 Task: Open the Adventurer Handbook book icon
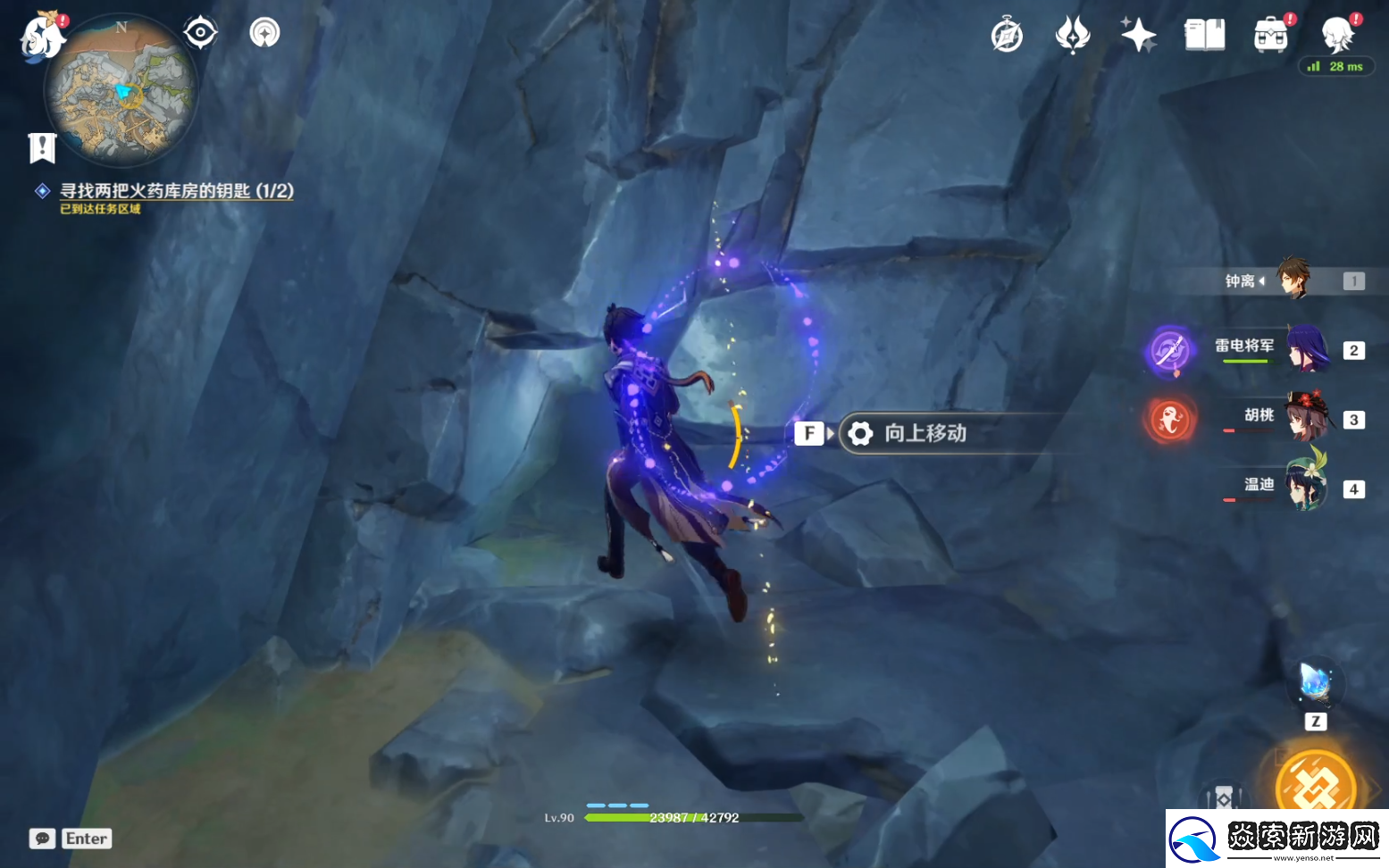pos(1204,36)
